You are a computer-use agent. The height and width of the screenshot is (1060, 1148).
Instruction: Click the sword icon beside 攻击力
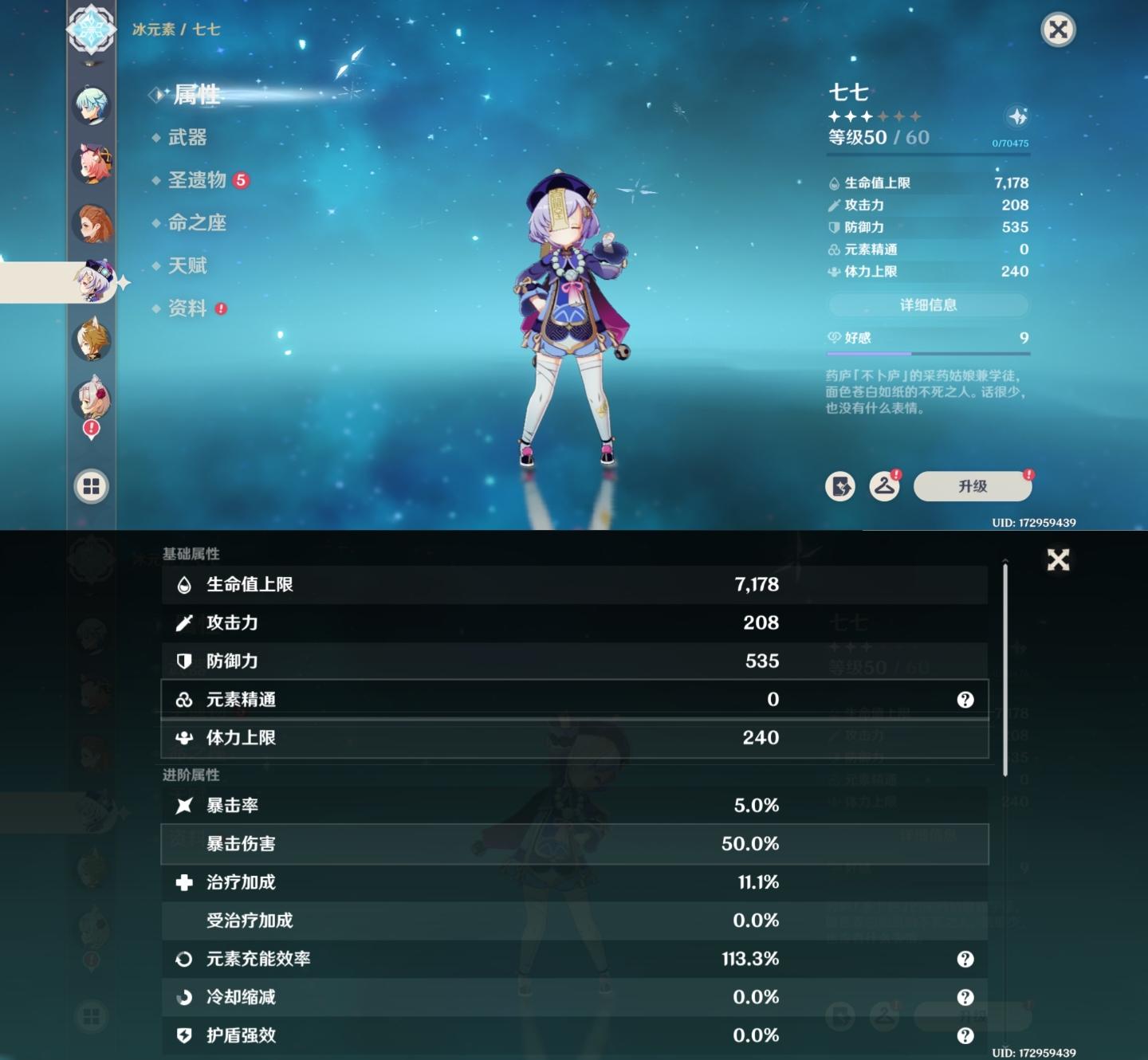(182, 623)
